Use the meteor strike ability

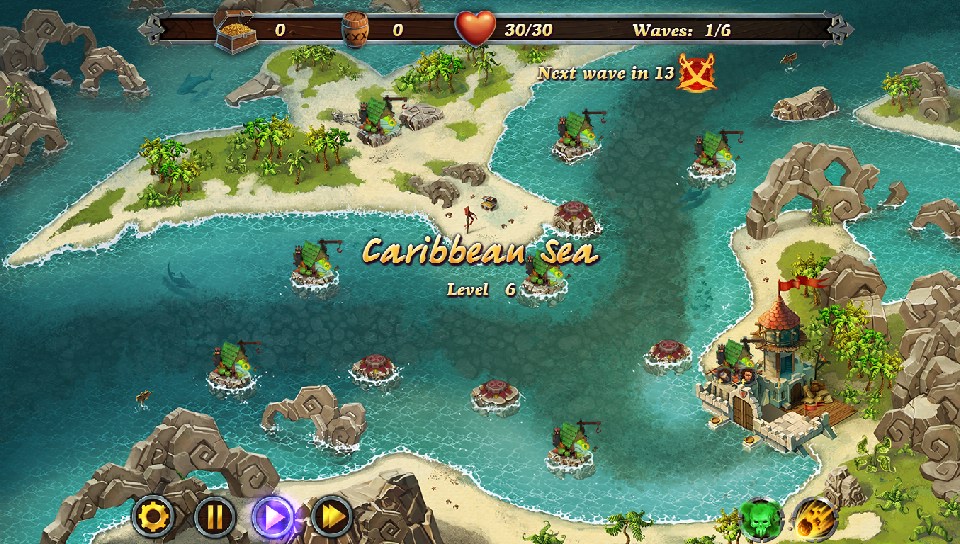click(x=816, y=519)
